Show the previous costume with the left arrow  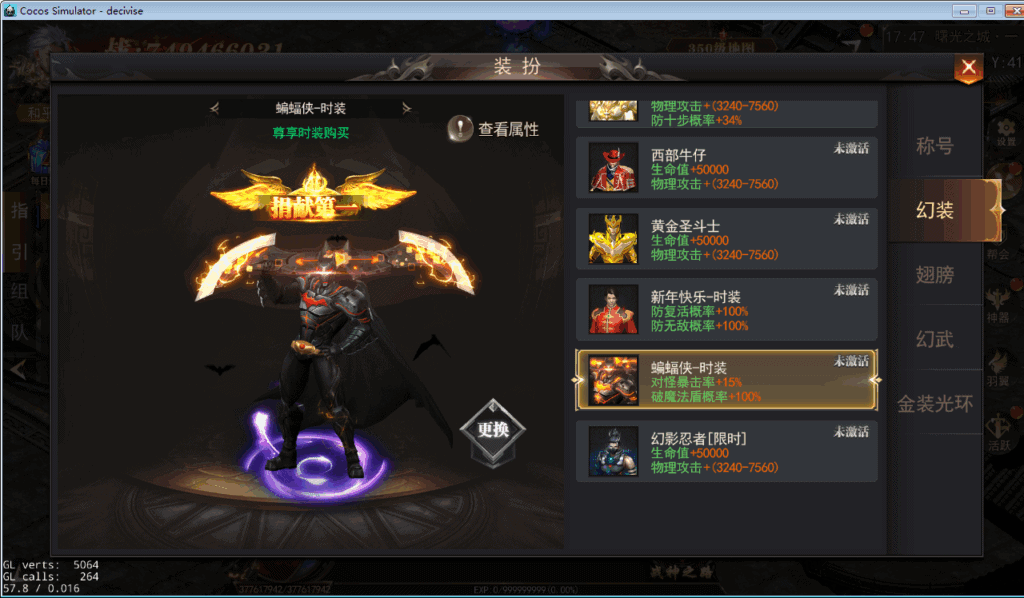click(214, 108)
